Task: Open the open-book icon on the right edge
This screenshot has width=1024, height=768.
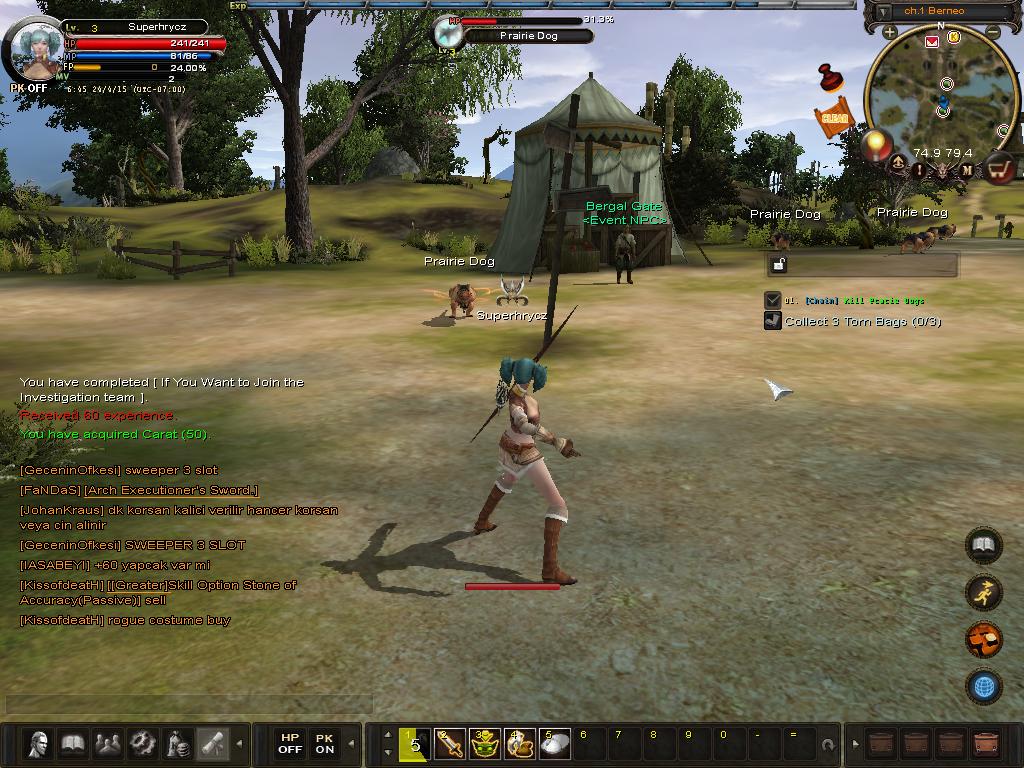Action: [984, 545]
